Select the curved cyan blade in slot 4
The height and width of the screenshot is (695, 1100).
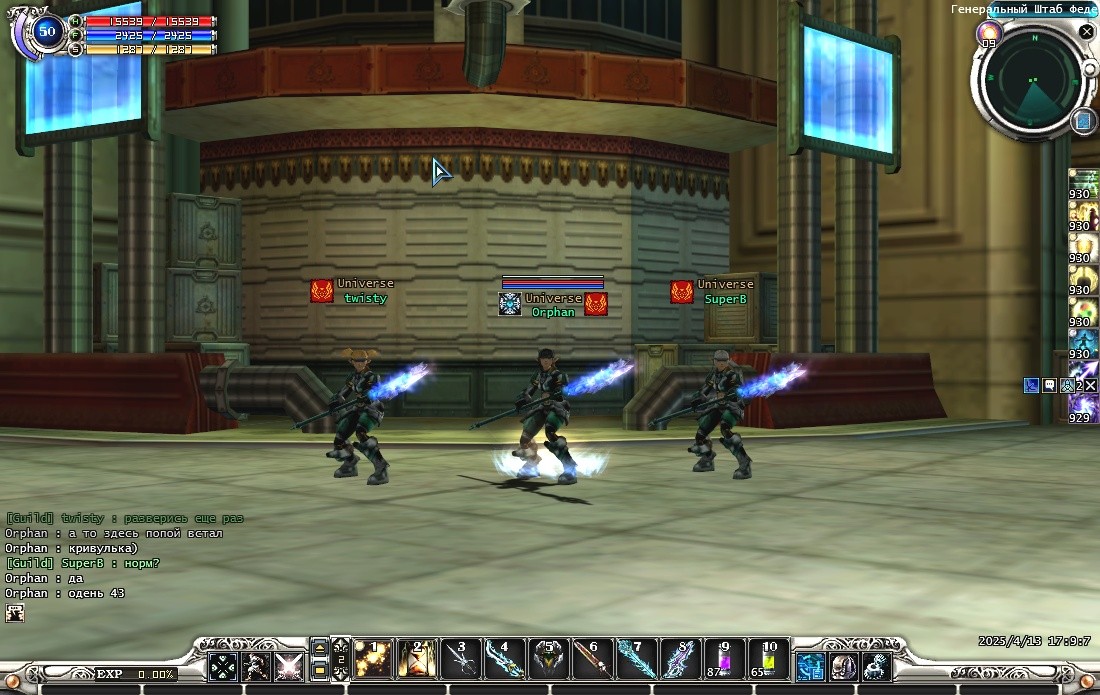click(x=505, y=659)
